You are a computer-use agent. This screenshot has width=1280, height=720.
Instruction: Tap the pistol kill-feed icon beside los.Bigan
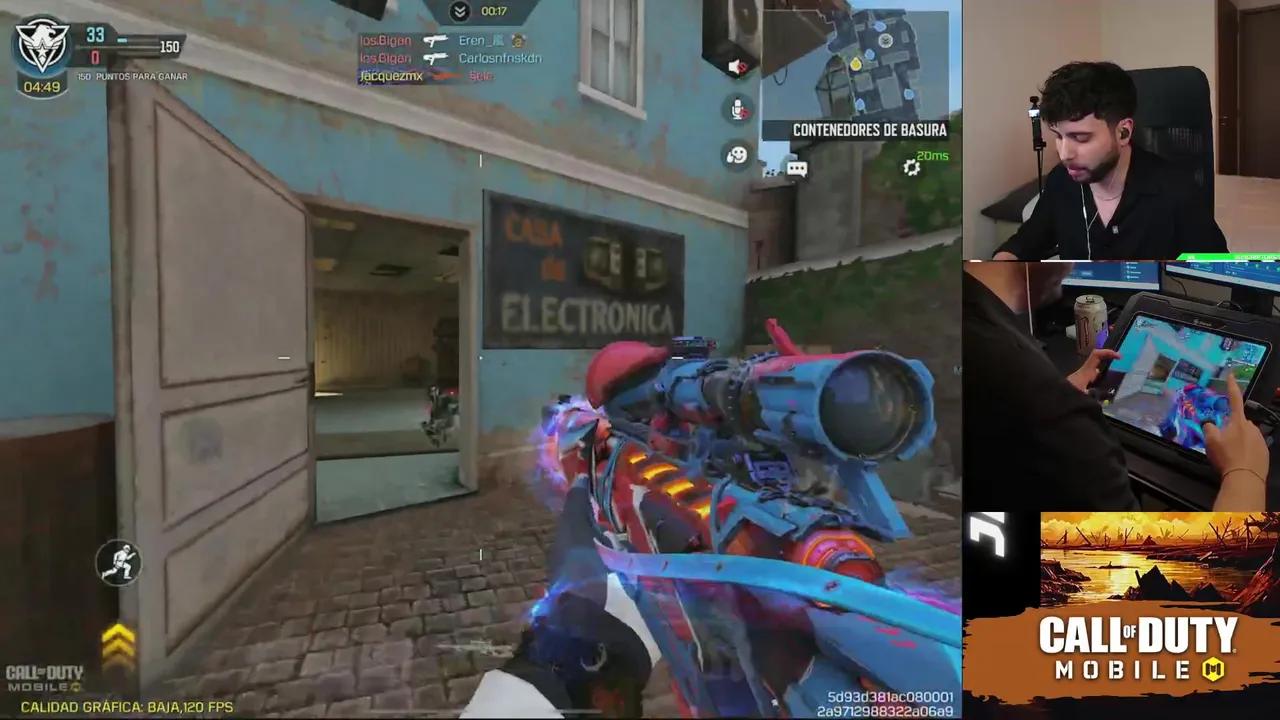pyautogui.click(x=436, y=40)
